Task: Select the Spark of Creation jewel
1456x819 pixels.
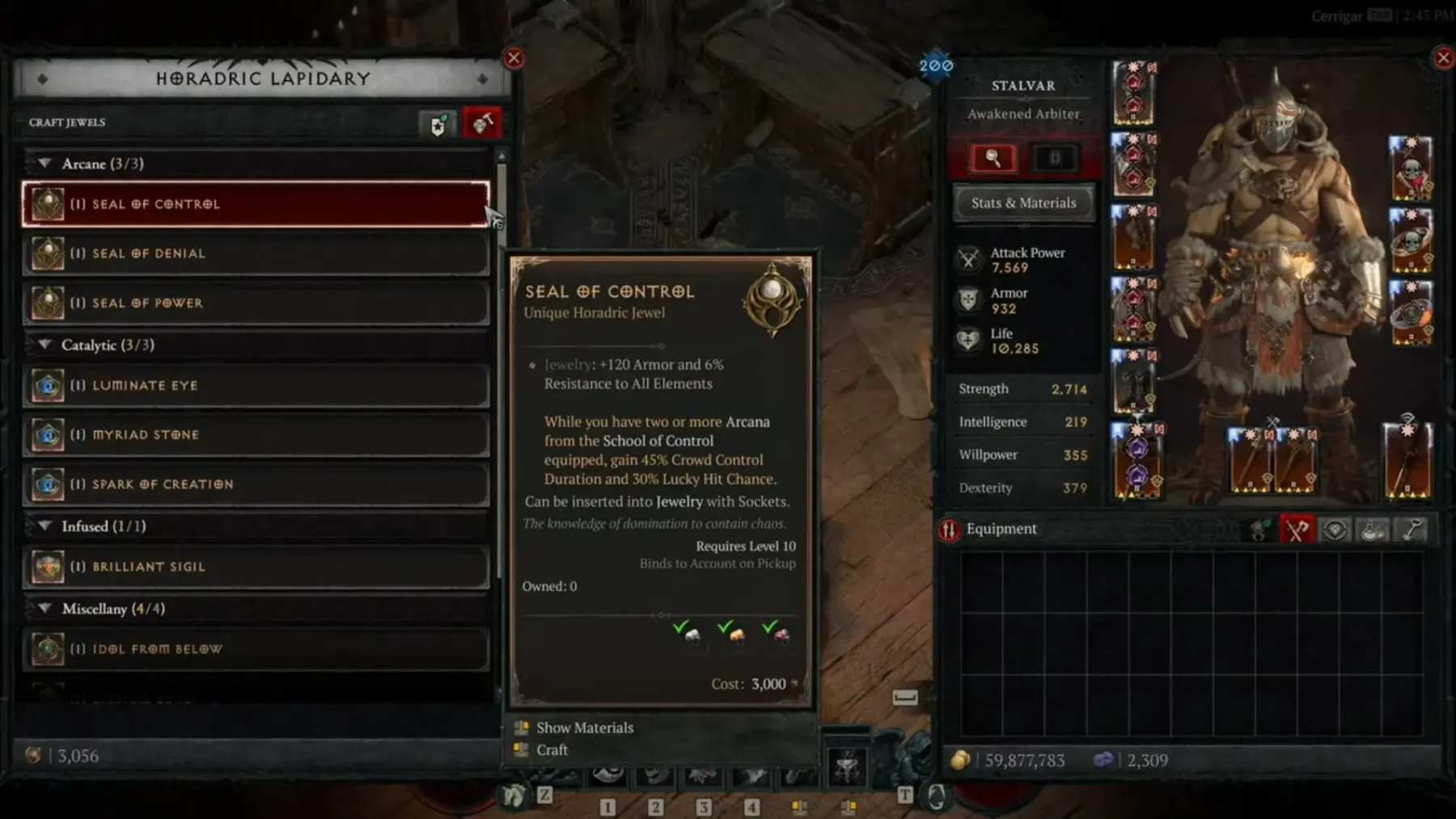Action: click(256, 484)
